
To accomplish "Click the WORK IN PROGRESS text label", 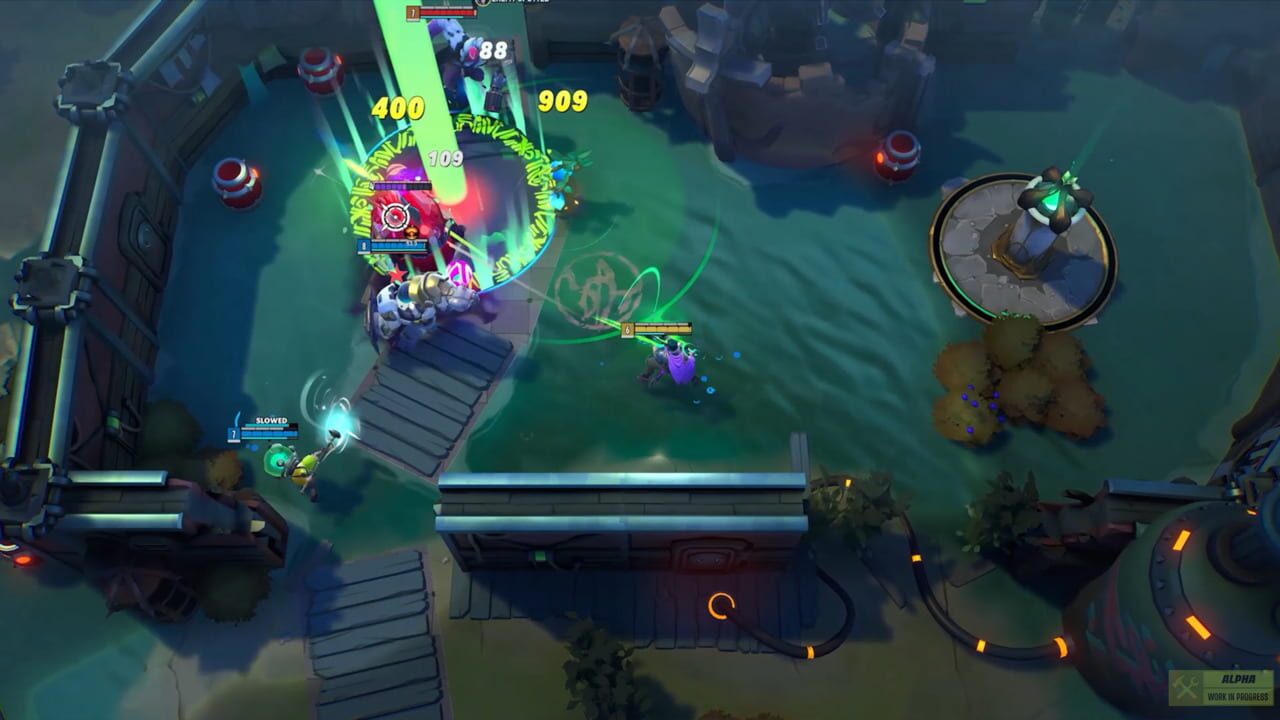I will click(1238, 697).
